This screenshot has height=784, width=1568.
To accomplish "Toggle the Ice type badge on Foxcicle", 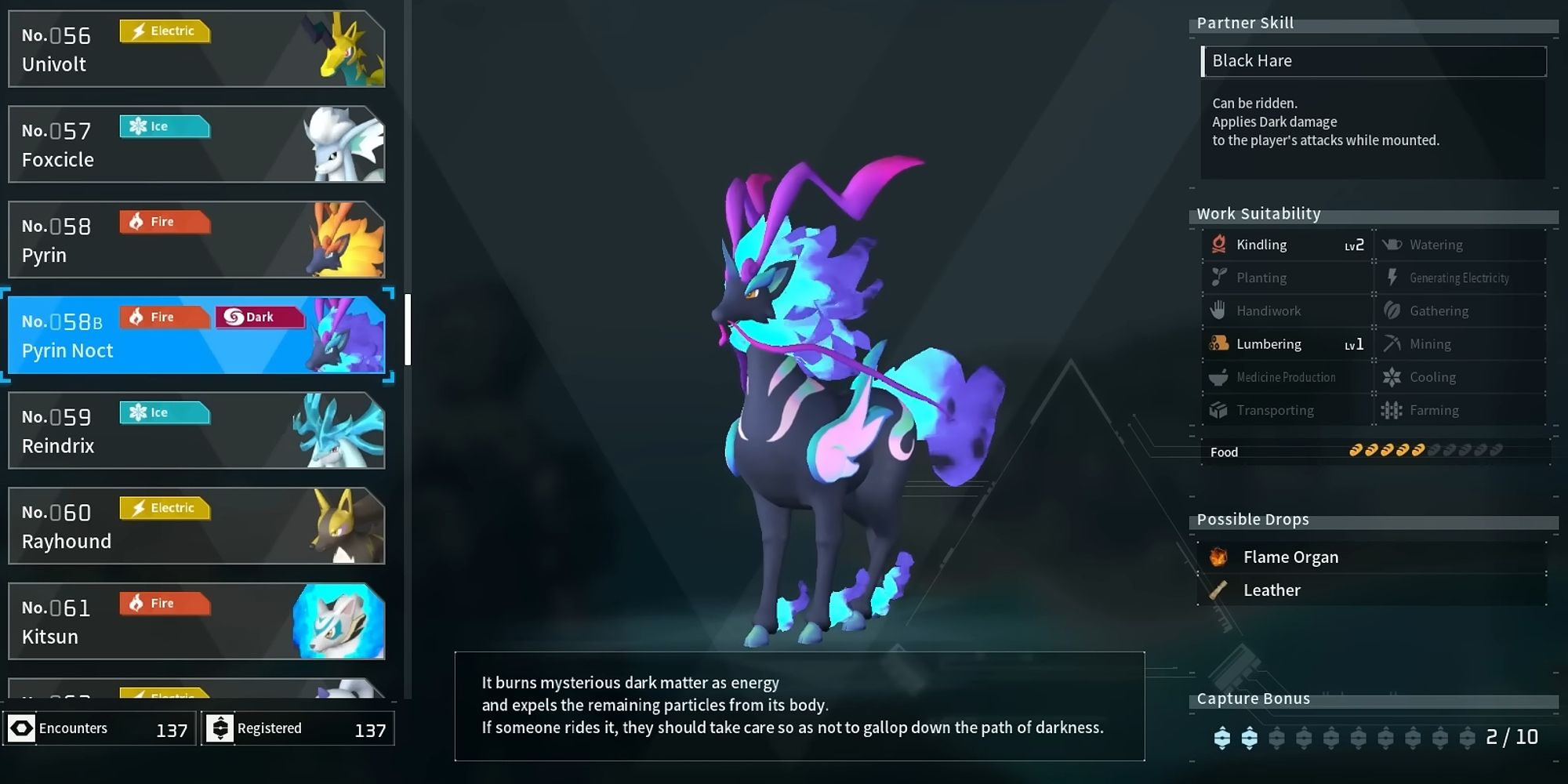I will tap(164, 126).
